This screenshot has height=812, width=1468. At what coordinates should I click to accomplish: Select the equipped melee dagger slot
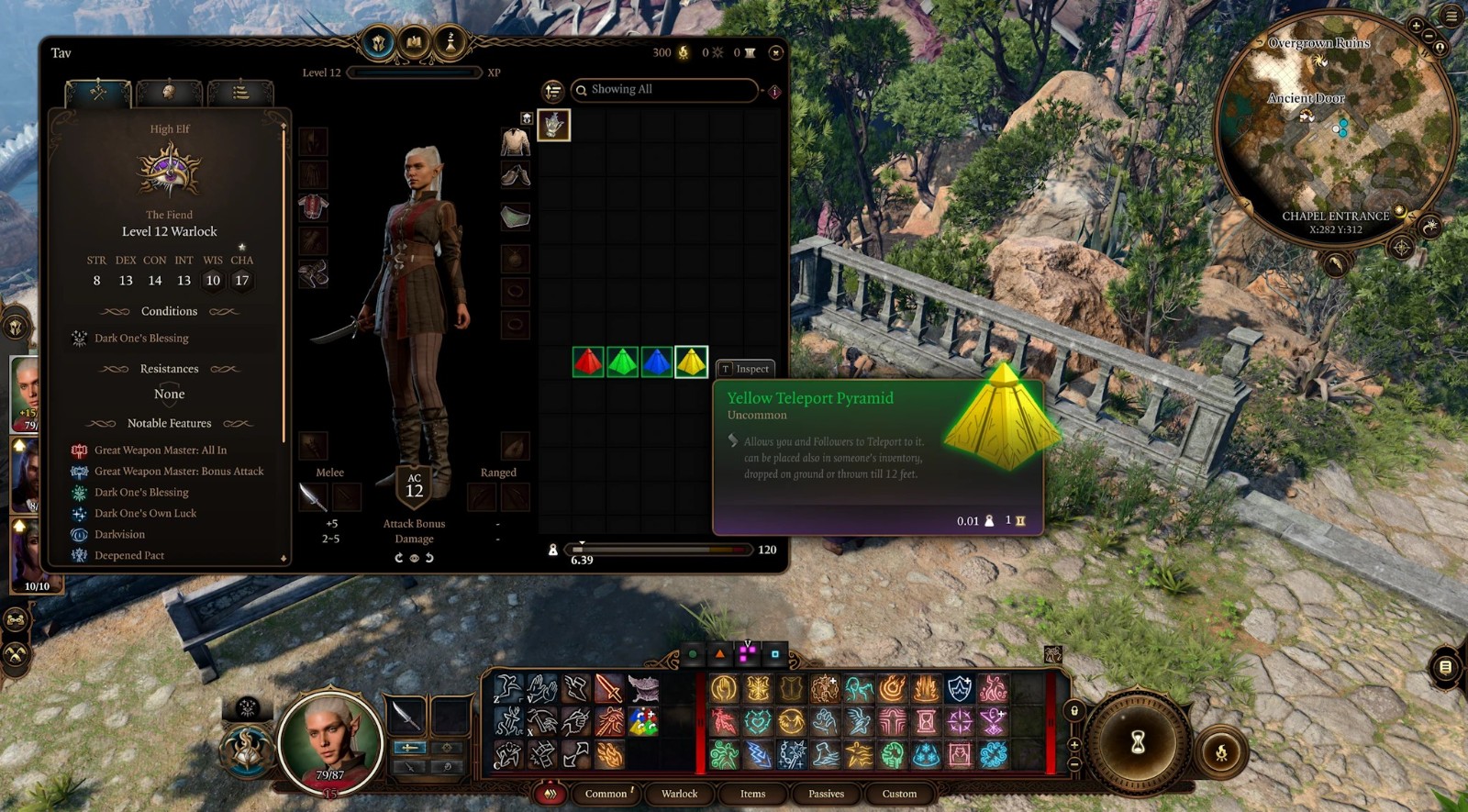pyautogui.click(x=313, y=497)
